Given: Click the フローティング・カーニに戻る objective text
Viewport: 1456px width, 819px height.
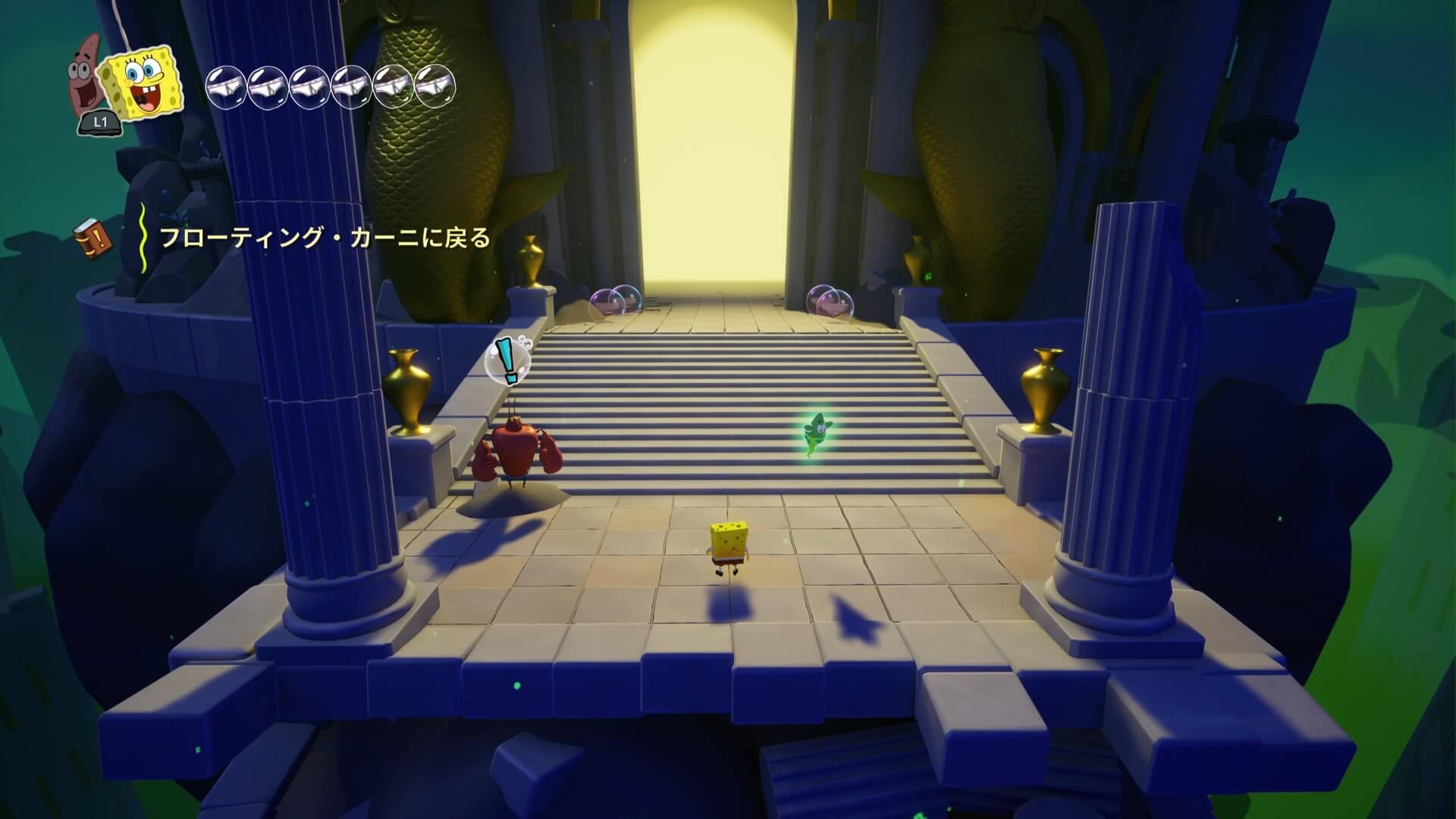Looking at the screenshot, I should [x=325, y=238].
